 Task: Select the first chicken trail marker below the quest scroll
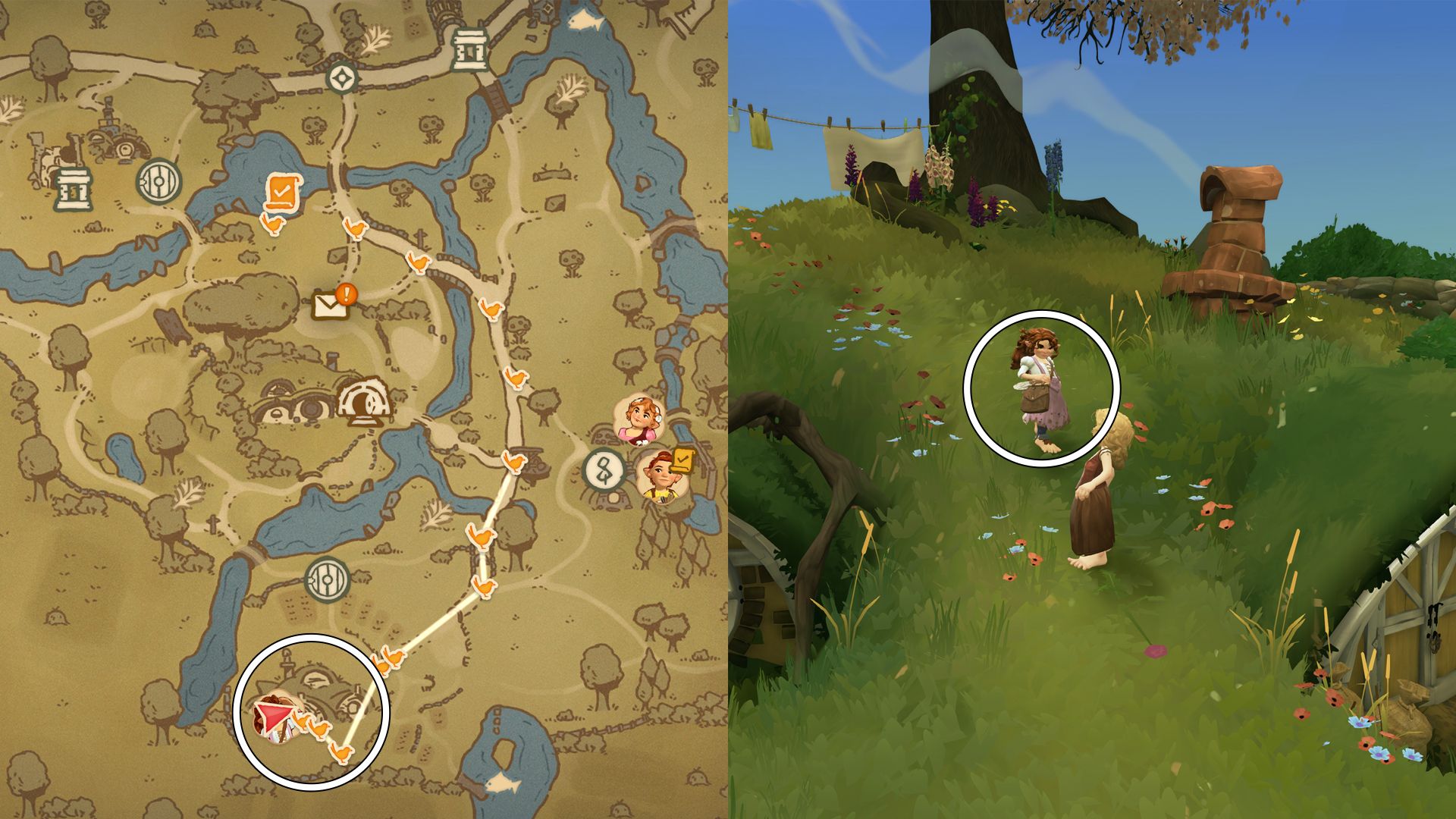(x=275, y=224)
